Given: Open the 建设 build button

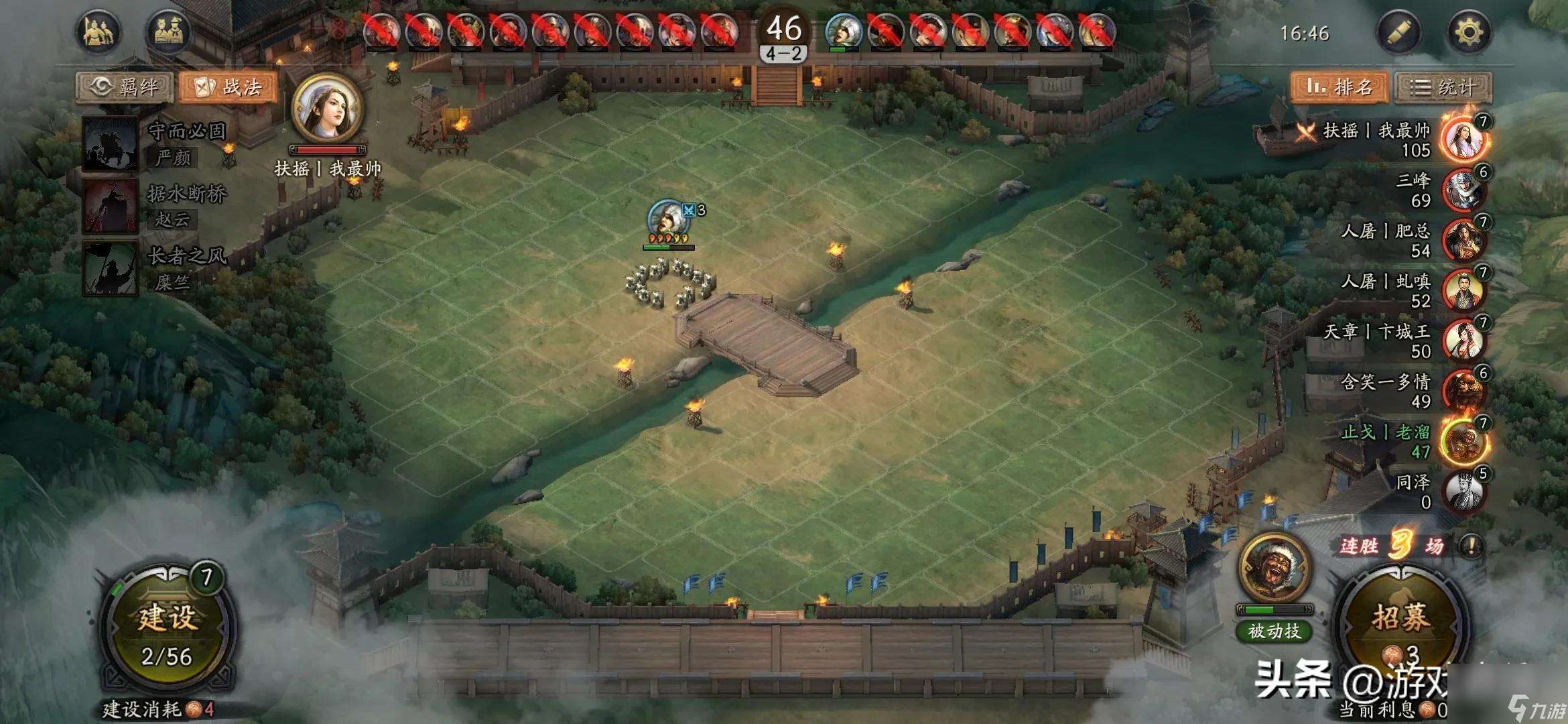Looking at the screenshot, I should 168,630.
